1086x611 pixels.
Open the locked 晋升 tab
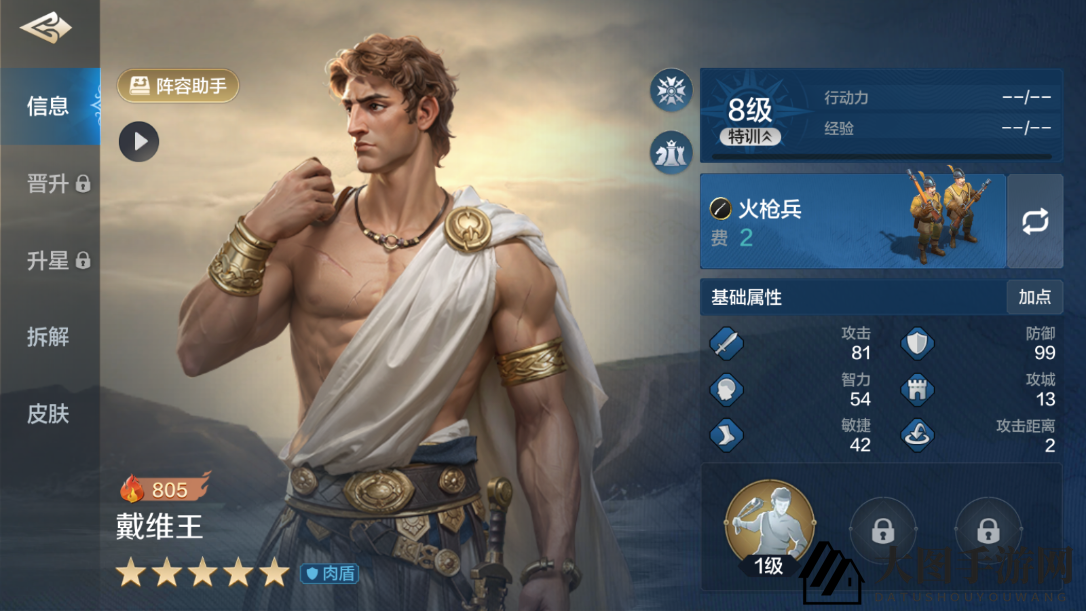(x=57, y=184)
